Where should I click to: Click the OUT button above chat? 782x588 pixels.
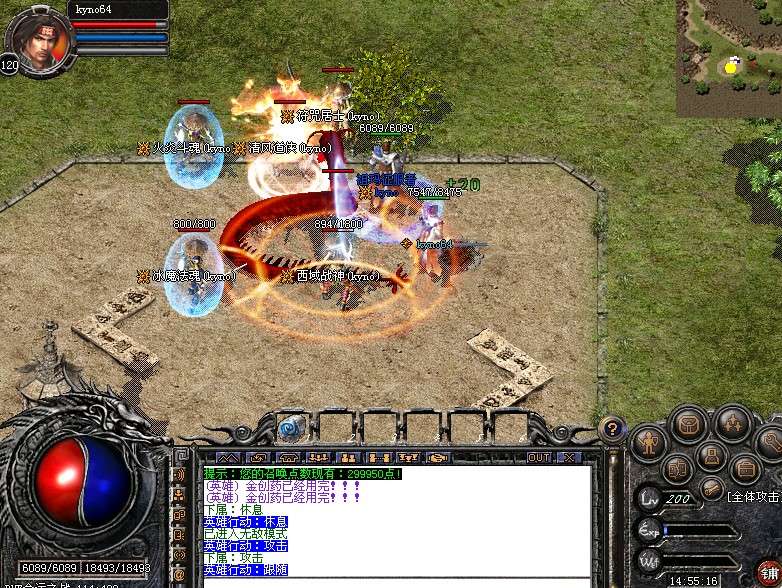tap(539, 457)
